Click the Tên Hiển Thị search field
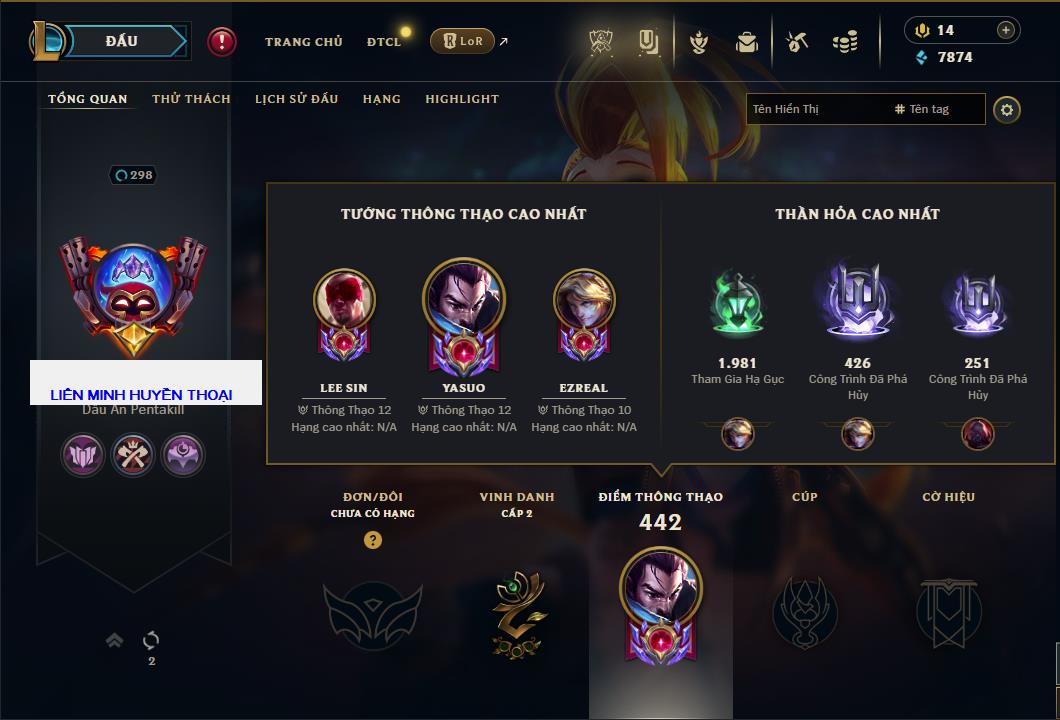The image size is (1060, 720). pos(816,109)
